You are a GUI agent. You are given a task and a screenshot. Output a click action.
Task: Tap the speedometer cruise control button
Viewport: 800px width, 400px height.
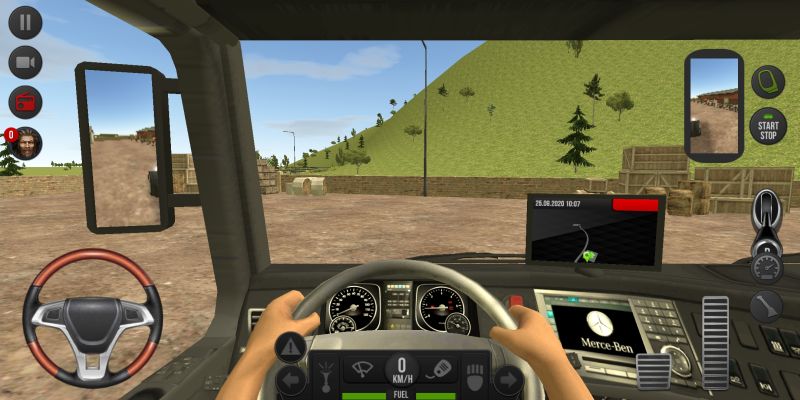(x=767, y=267)
